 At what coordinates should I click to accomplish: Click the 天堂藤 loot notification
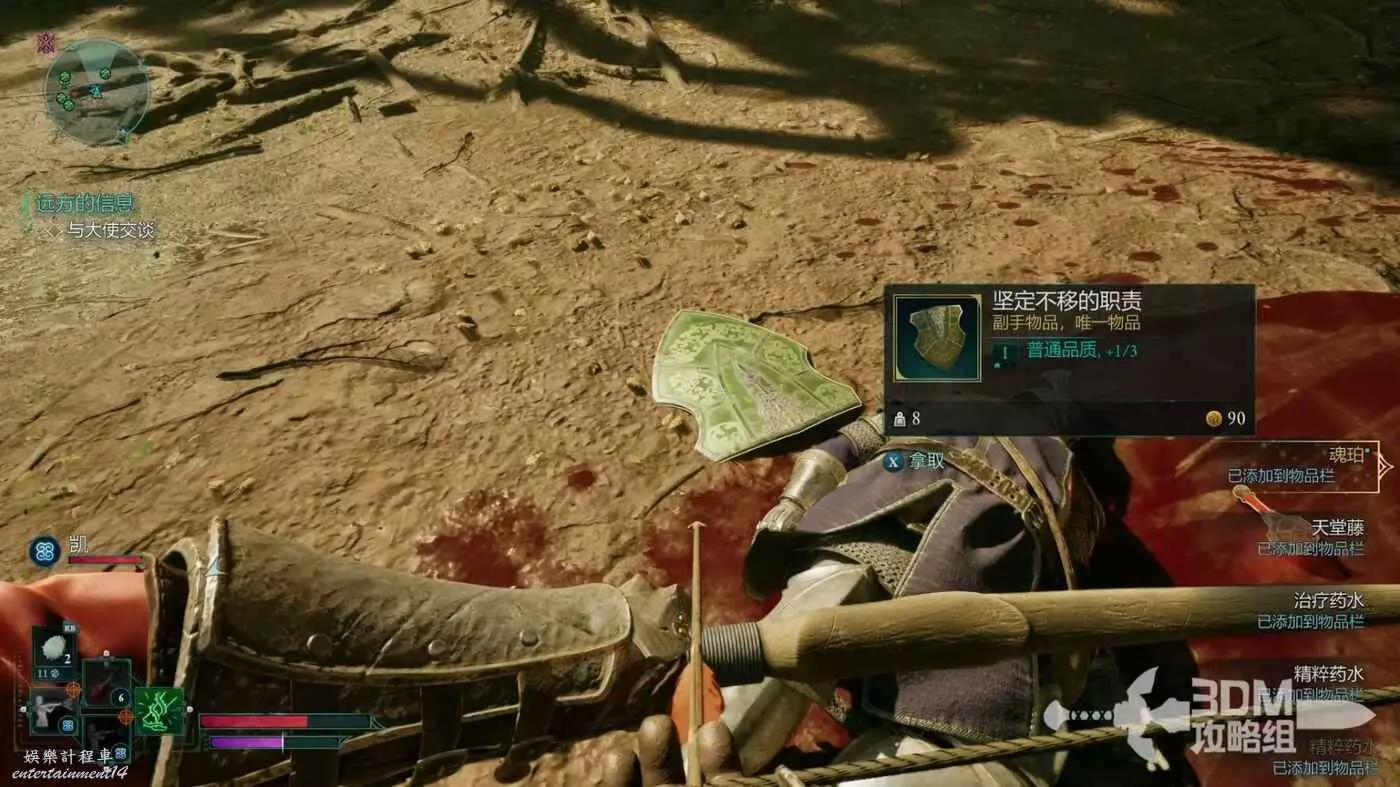click(1310, 536)
